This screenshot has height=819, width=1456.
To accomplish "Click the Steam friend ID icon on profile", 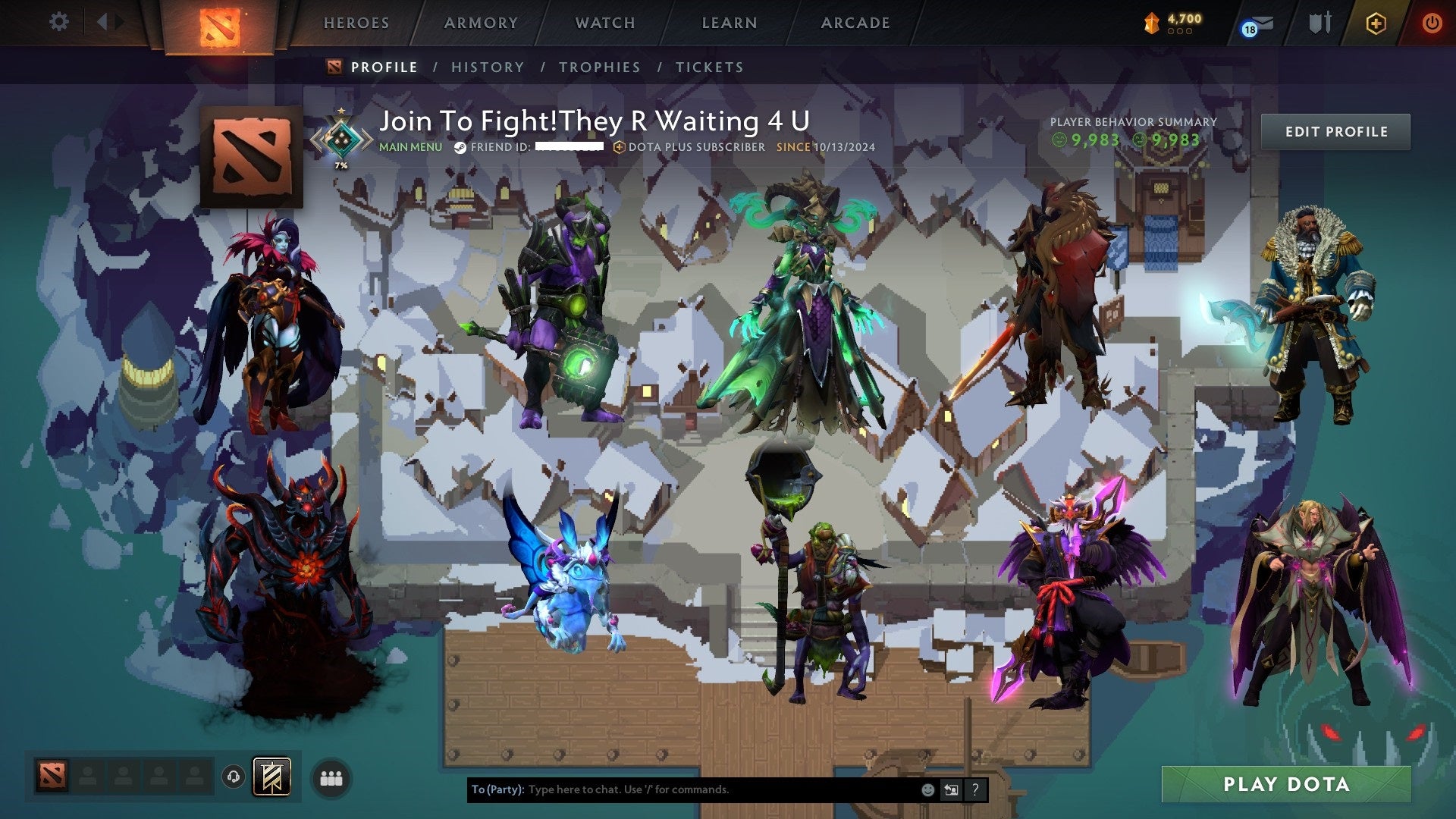I will (459, 149).
